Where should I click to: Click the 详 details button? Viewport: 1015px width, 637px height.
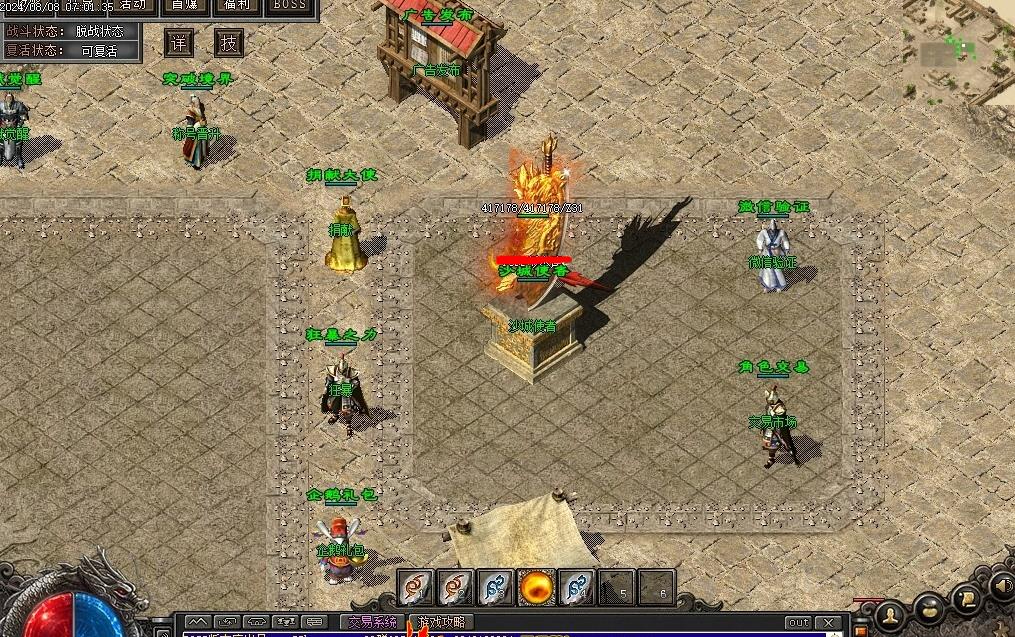click(179, 43)
